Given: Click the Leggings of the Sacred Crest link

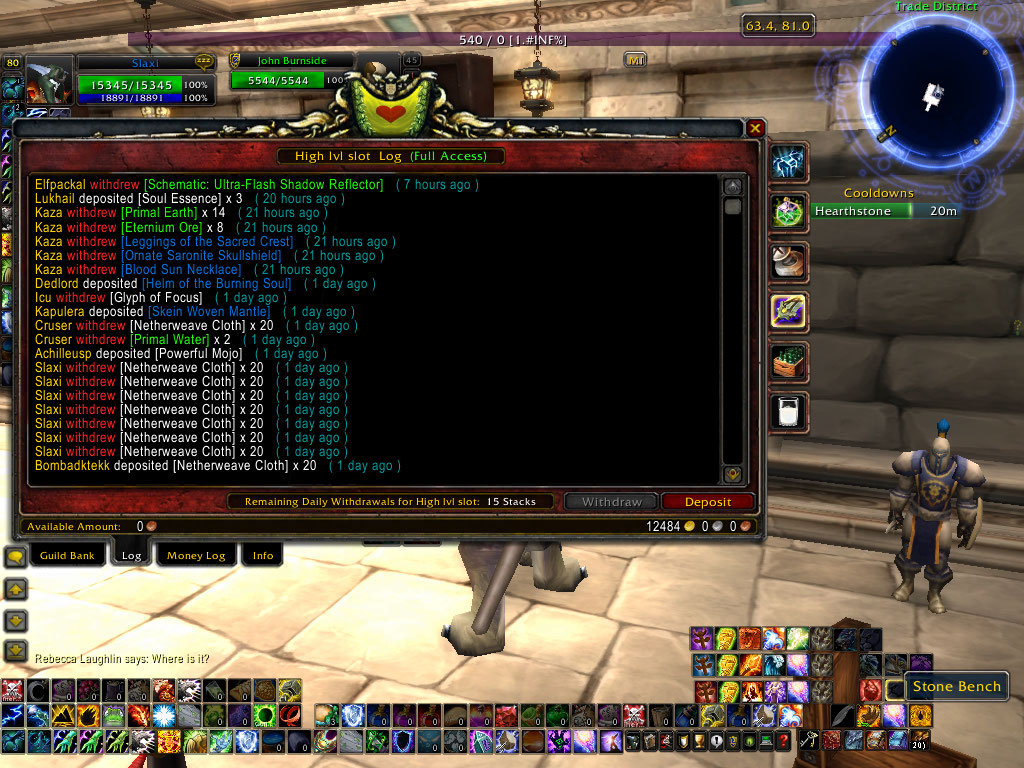Looking at the screenshot, I should 208,241.
